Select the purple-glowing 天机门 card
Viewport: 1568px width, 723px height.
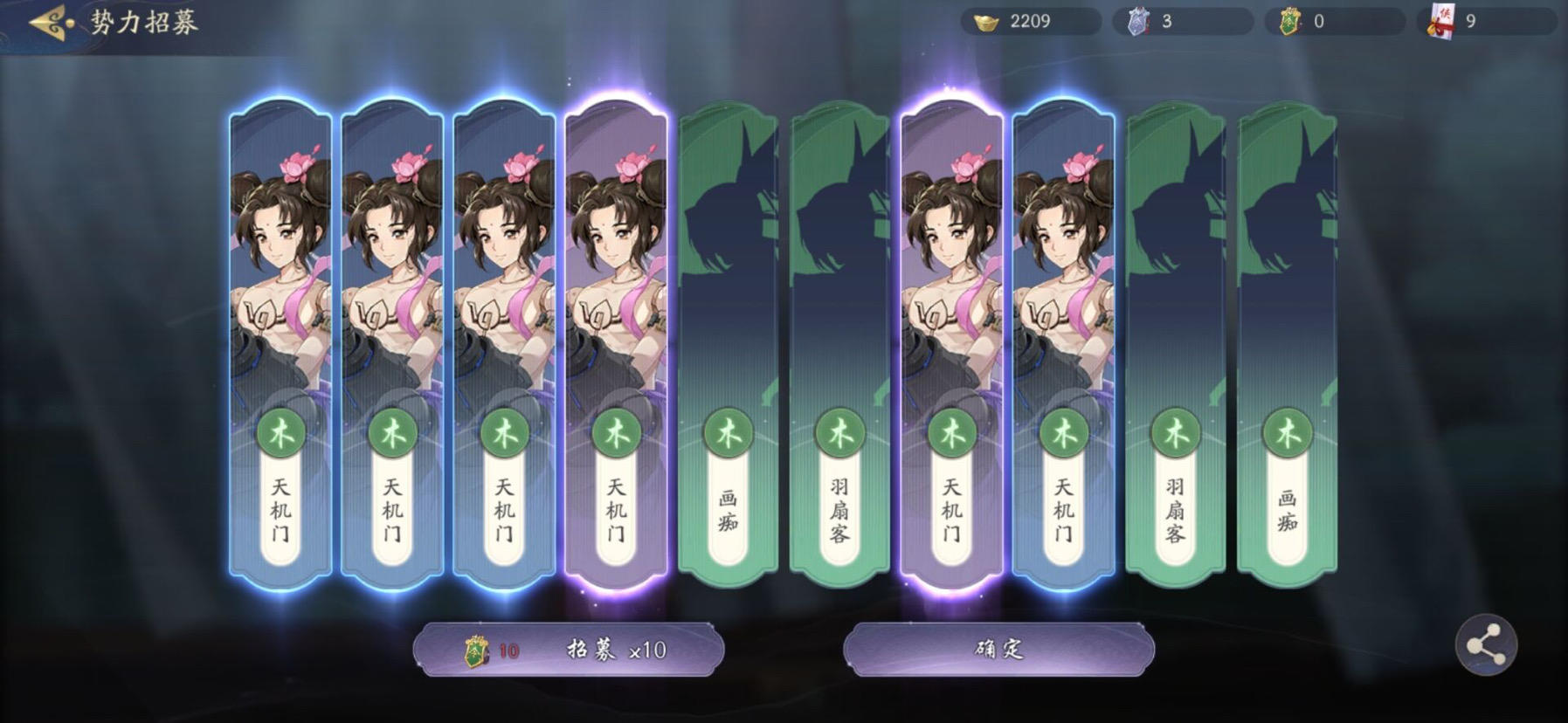pos(614,341)
